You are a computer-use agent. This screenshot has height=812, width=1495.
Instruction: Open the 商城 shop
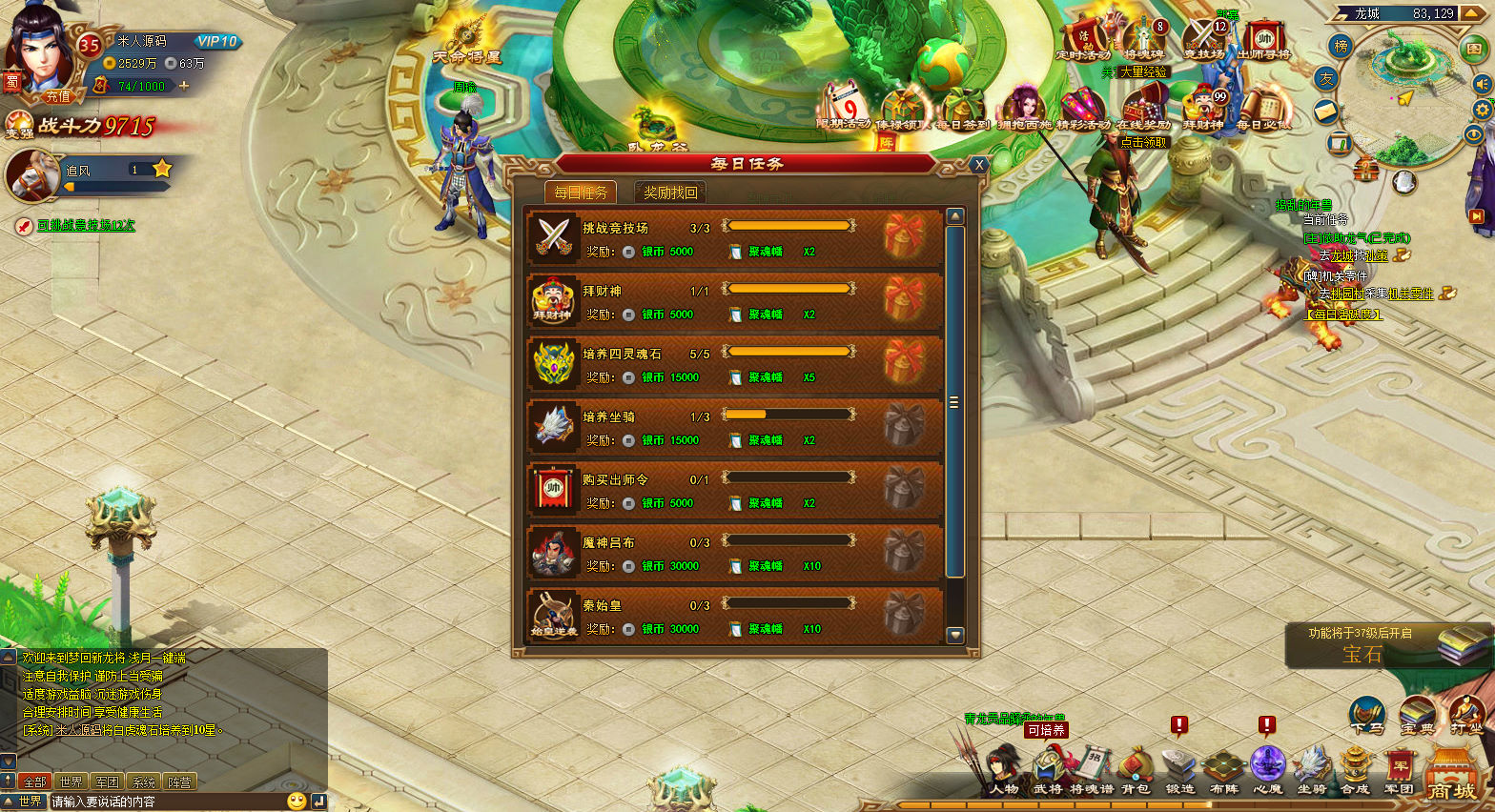point(1451,777)
